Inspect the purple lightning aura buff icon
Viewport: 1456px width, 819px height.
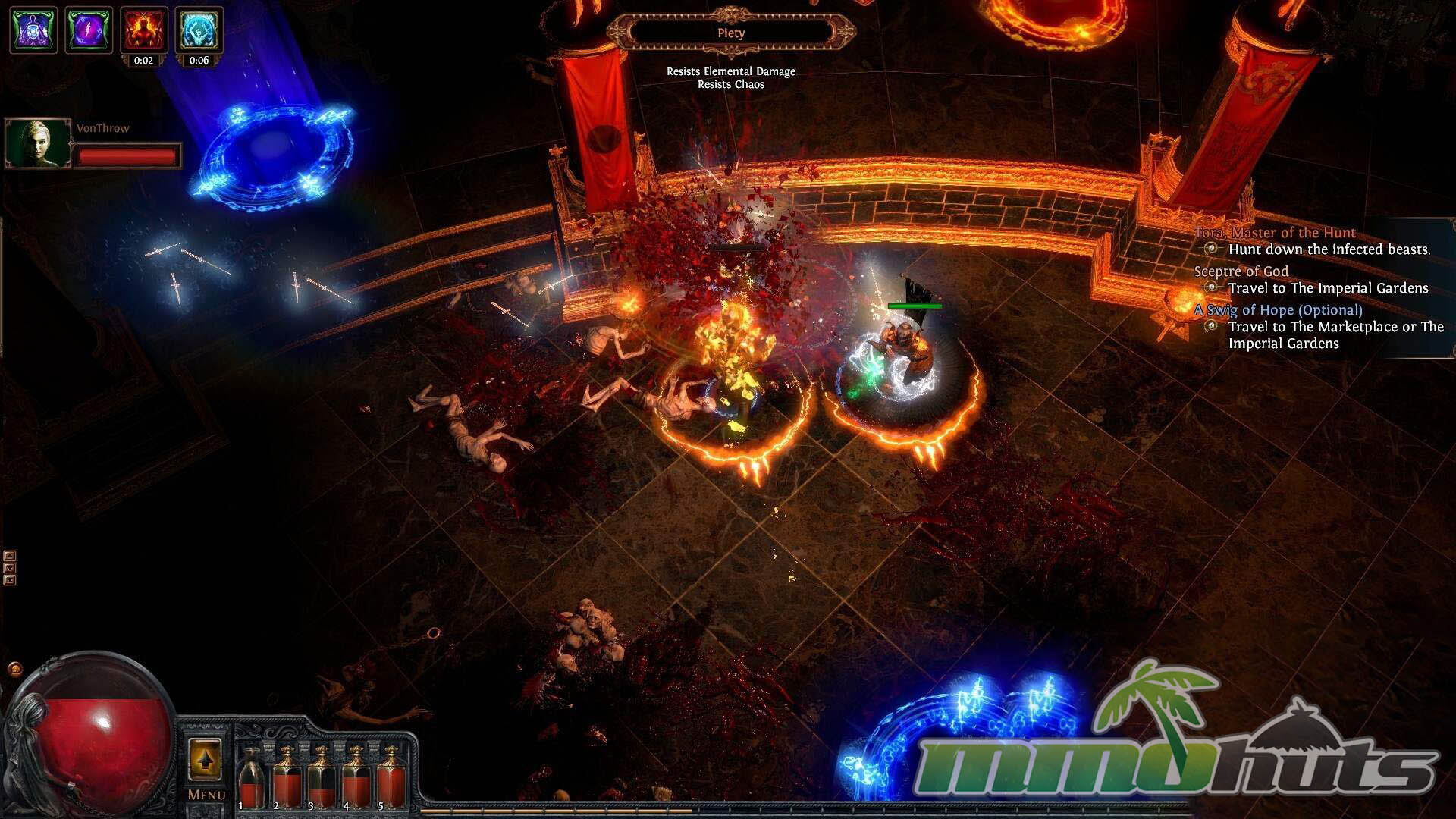[x=89, y=30]
